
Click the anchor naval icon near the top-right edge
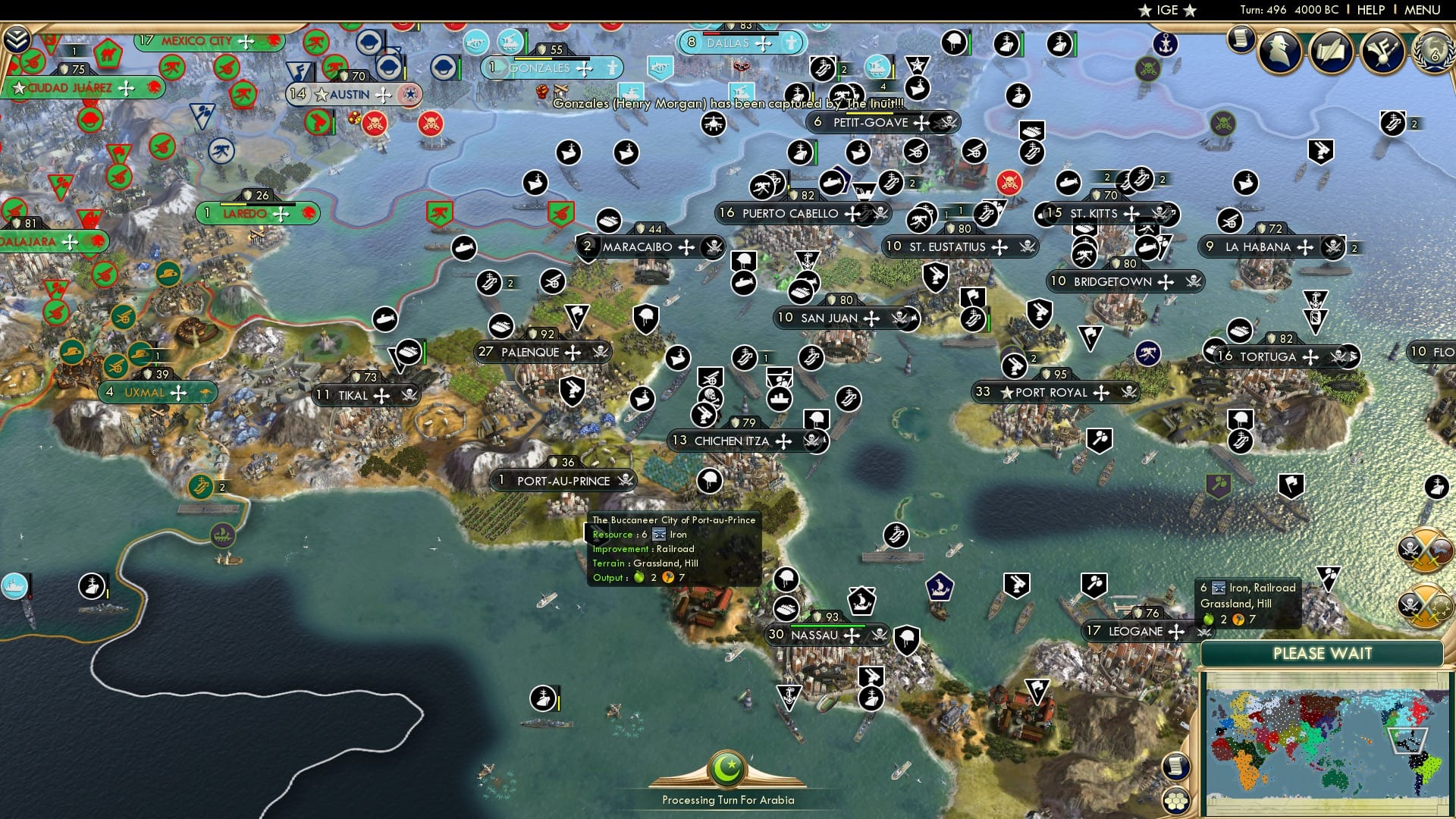coord(1166,44)
